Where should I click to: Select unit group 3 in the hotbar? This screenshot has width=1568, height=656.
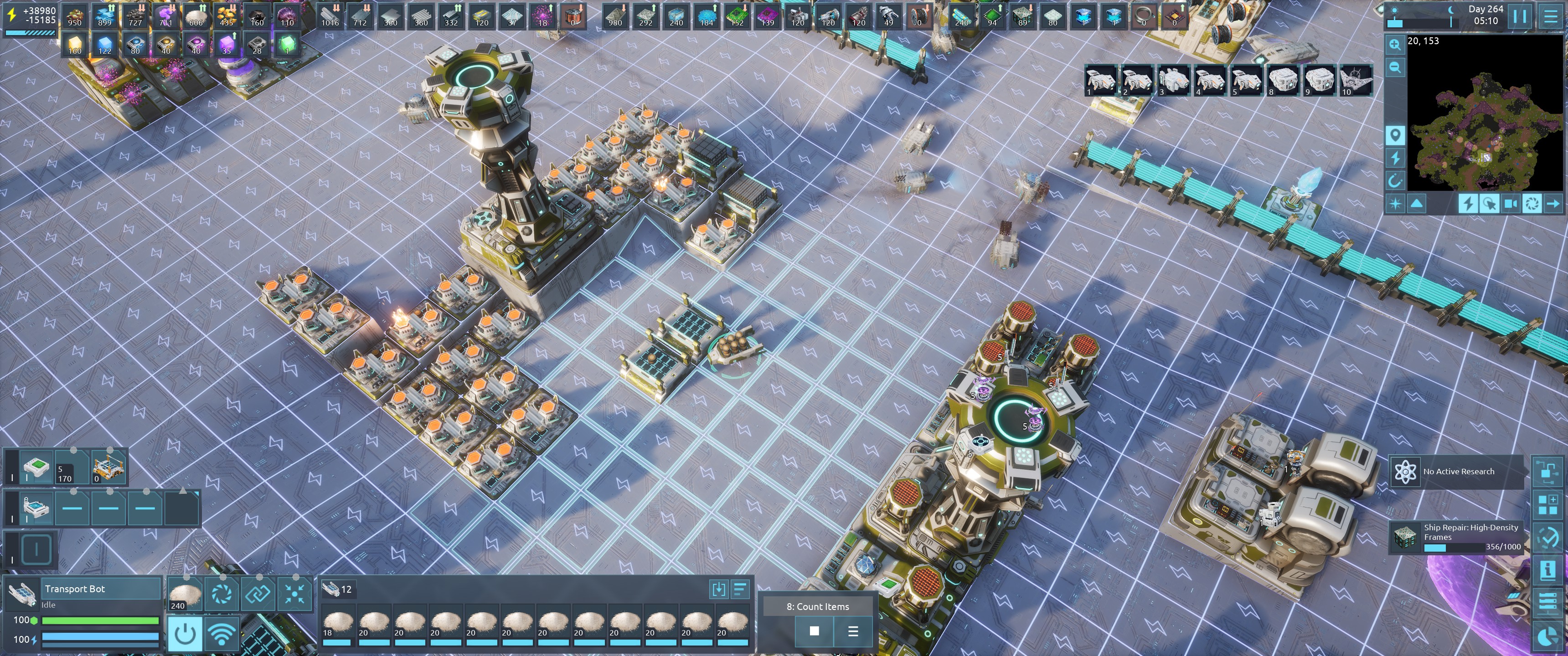tap(1173, 80)
